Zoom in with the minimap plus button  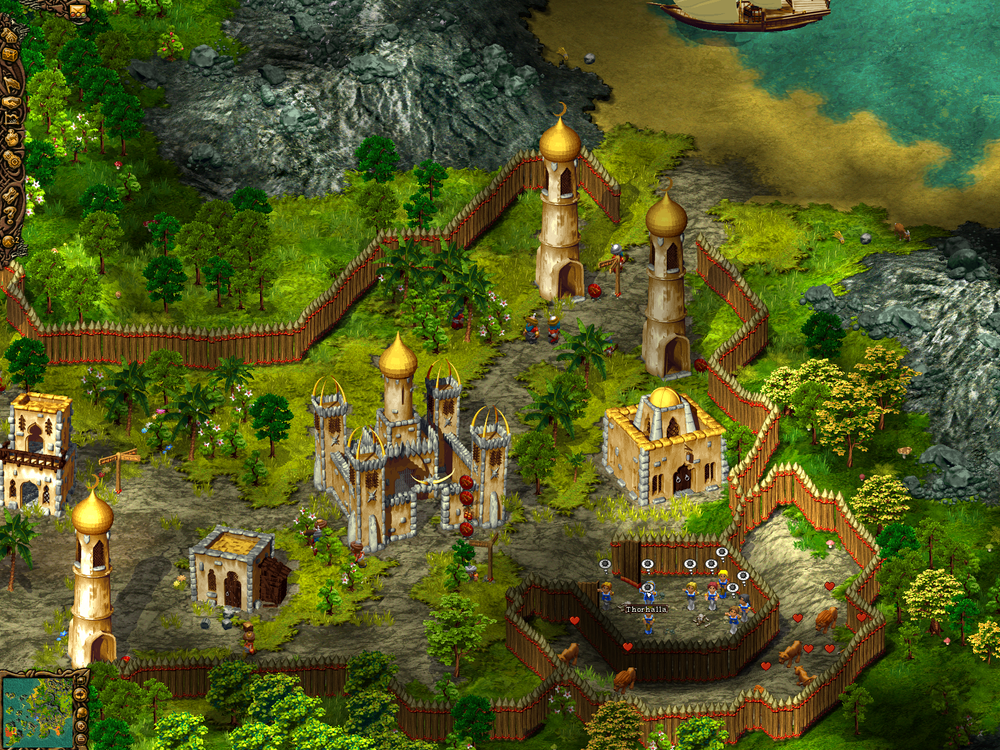pyautogui.click(x=81, y=727)
